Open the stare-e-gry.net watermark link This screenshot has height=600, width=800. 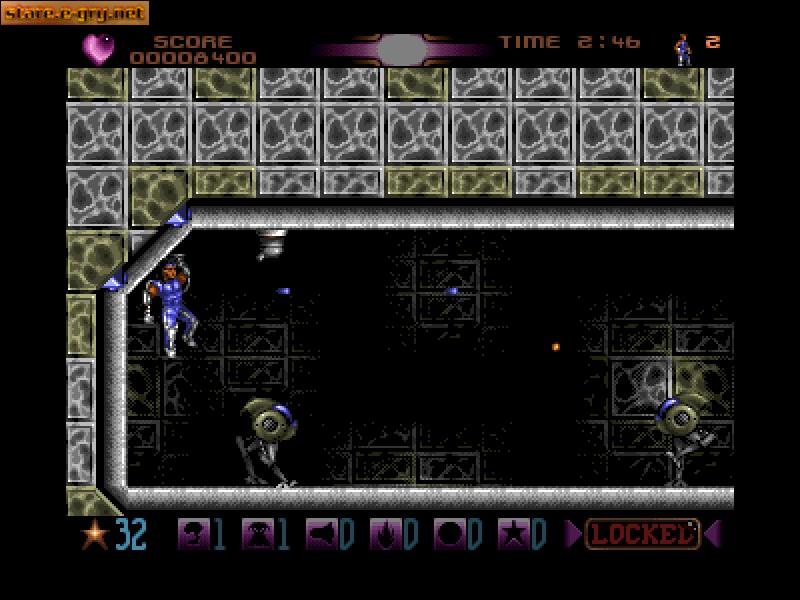(75, 13)
